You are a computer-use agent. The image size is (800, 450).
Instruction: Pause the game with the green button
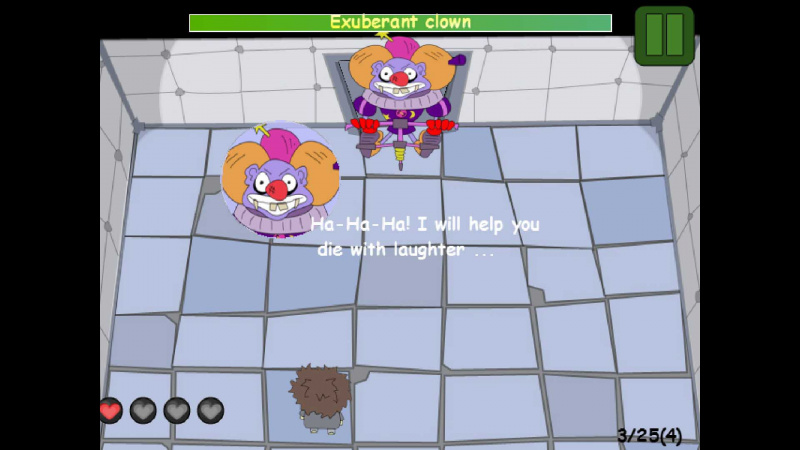[x=664, y=35]
